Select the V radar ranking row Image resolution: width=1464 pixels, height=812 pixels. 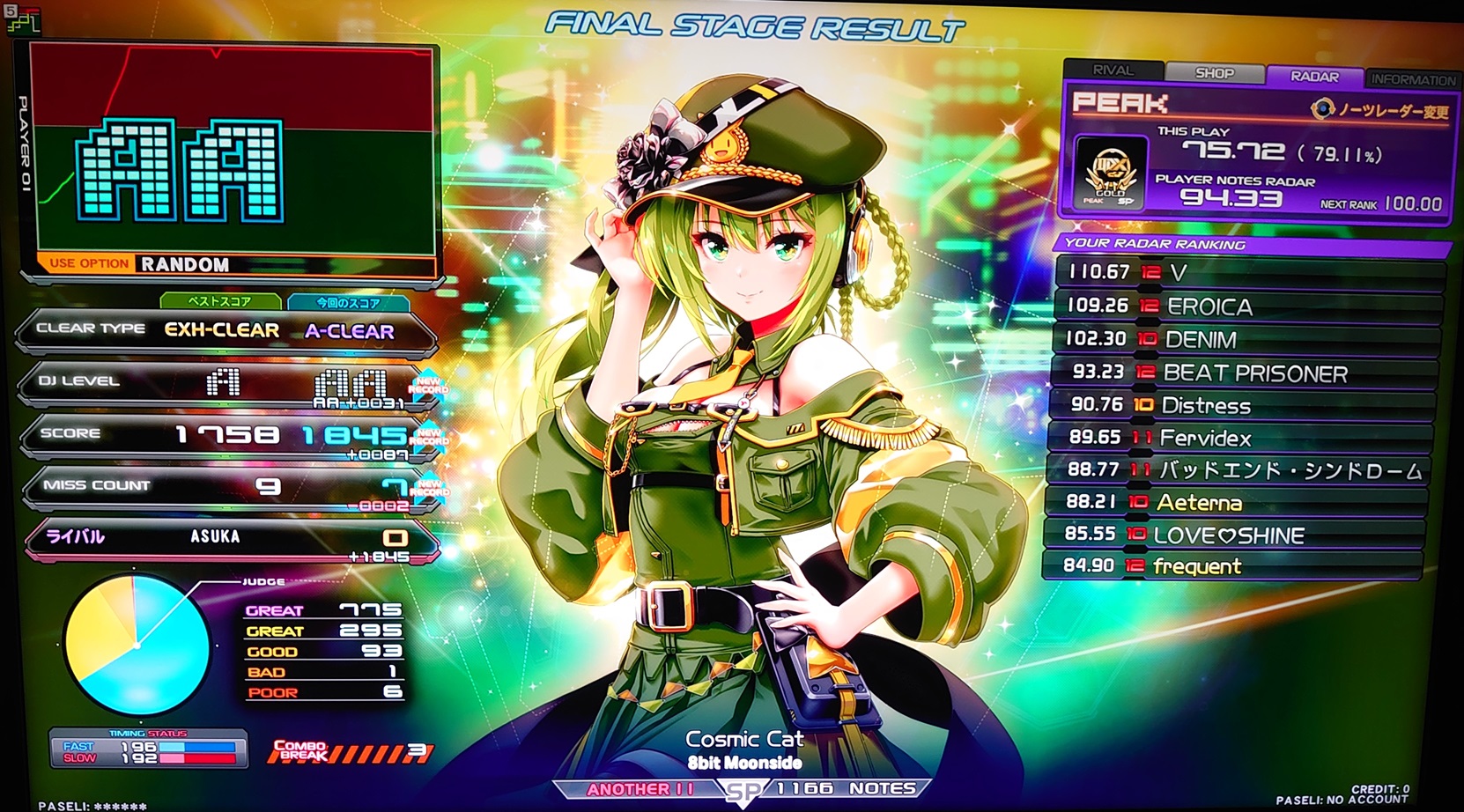[1249, 272]
